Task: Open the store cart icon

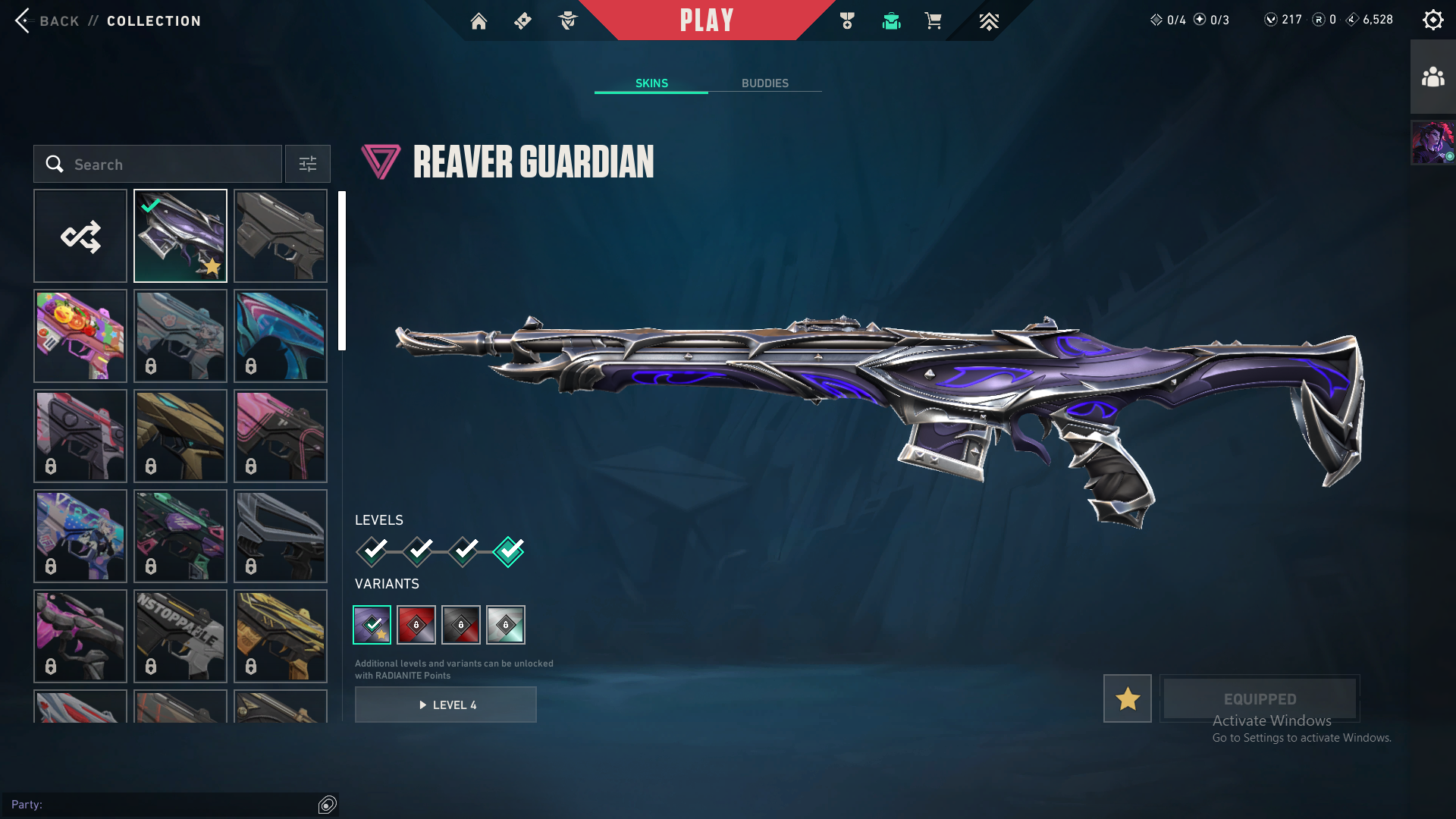Action: point(933,21)
